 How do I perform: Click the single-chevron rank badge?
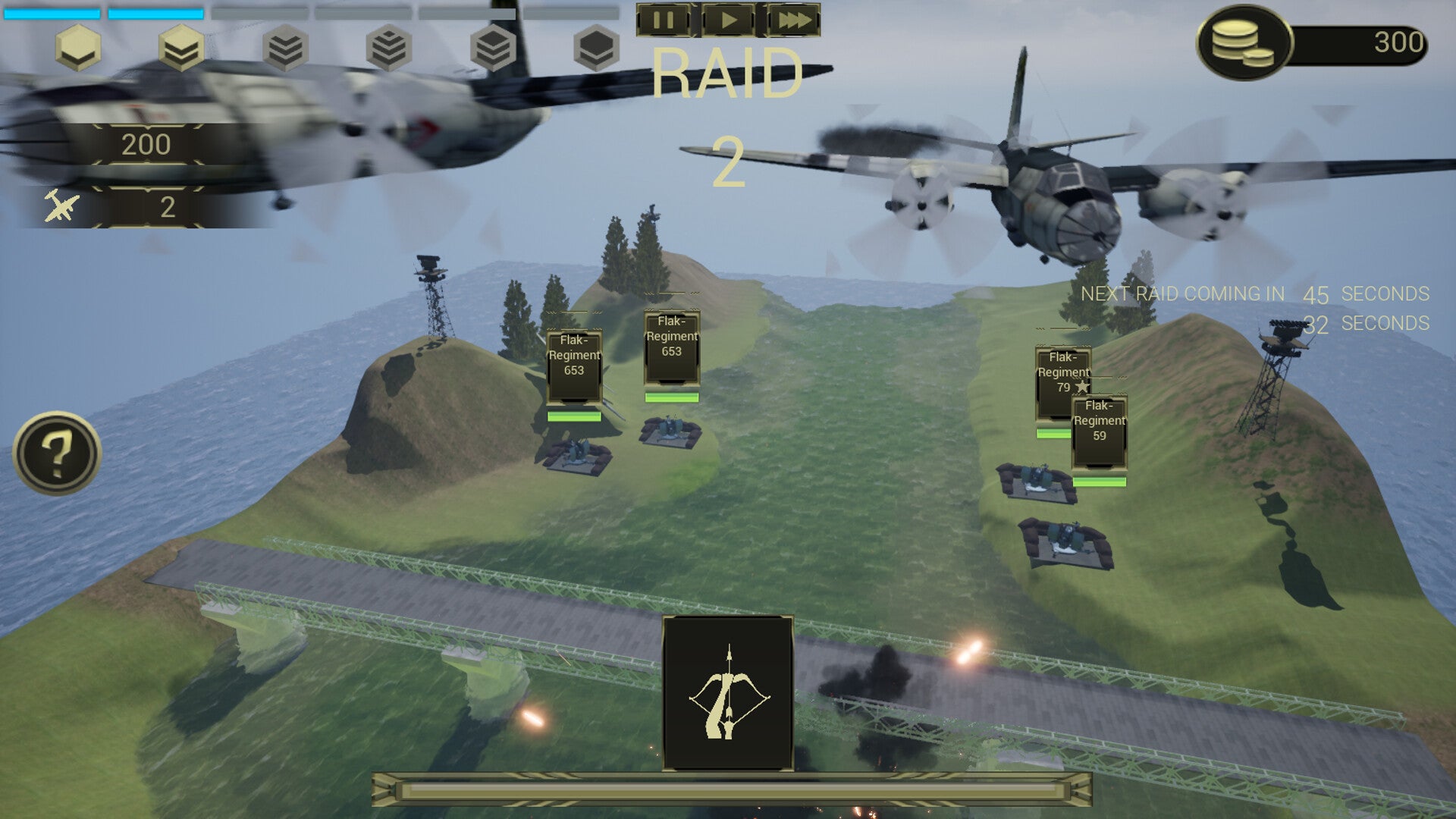pyautogui.click(x=78, y=48)
